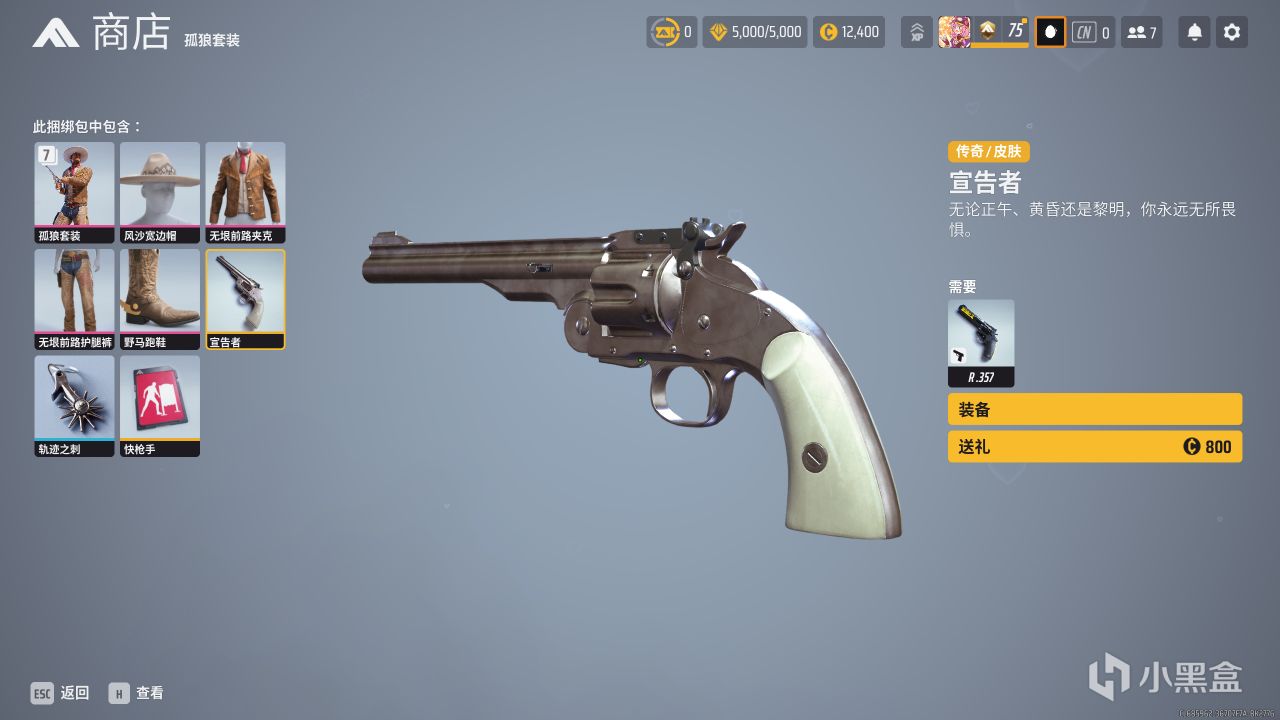
Task: Select the 野马跑鞋 boots thumbnail
Action: pyautogui.click(x=160, y=297)
